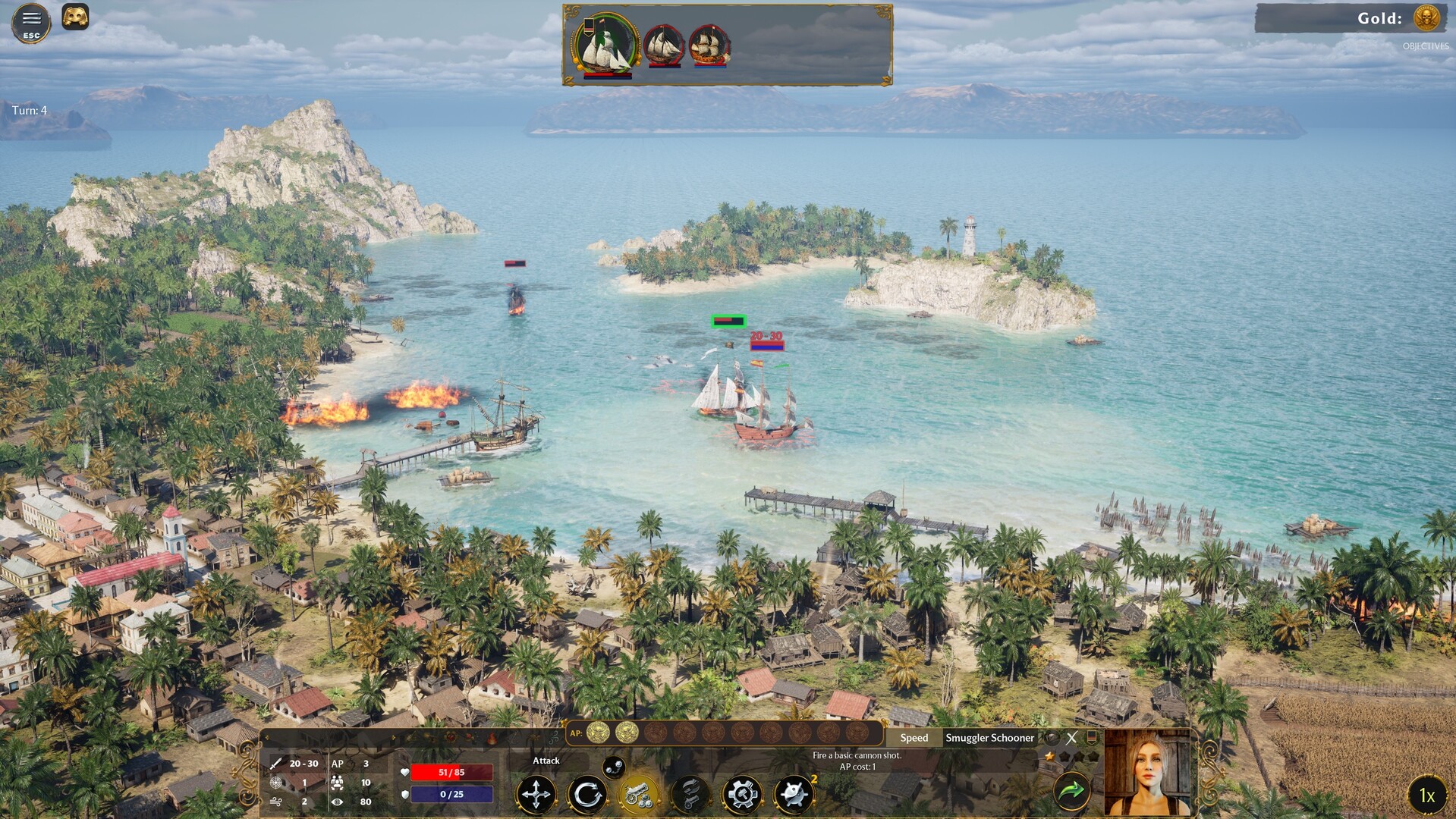Open the Objectives panel at top right
Image resolution: width=1456 pixels, height=819 pixels.
pos(1428,47)
